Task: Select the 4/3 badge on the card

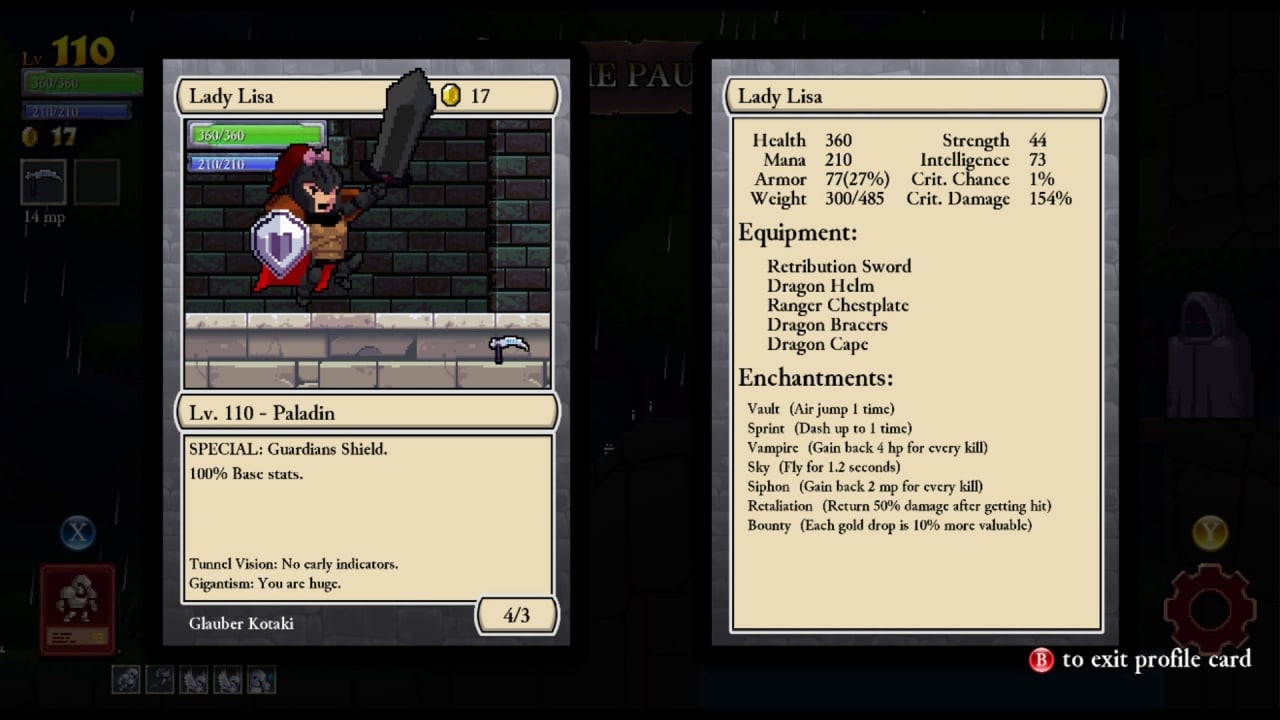Action: 517,615
